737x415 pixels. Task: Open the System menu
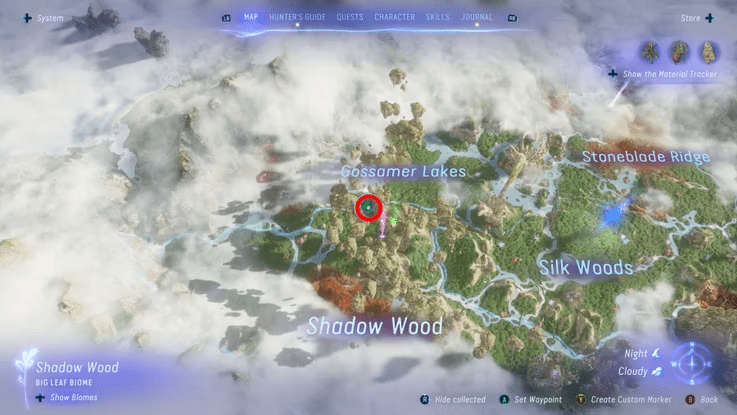point(42,18)
